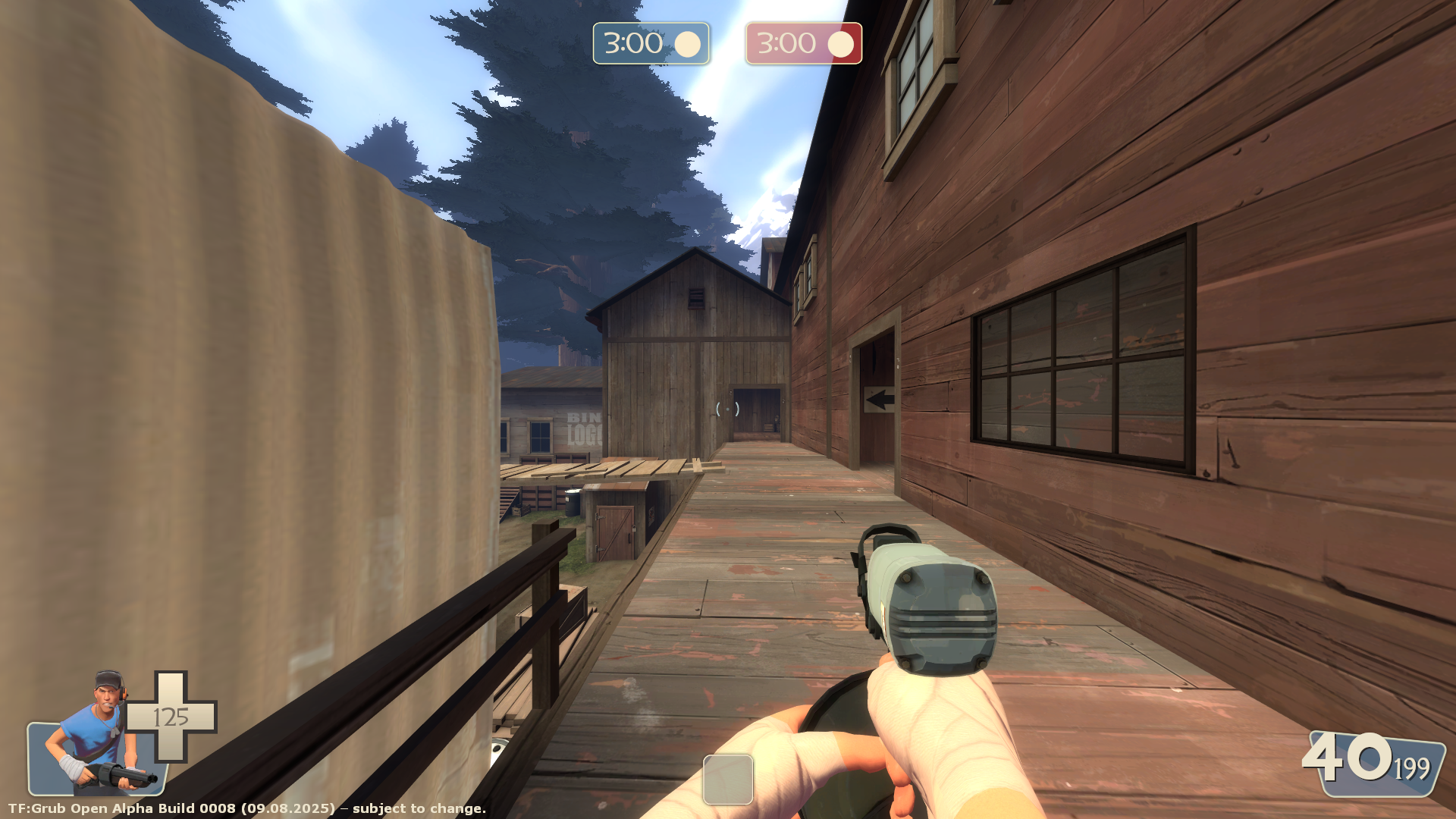Click the crosshair at screen center
The width and height of the screenshot is (1456, 819).
click(726, 408)
